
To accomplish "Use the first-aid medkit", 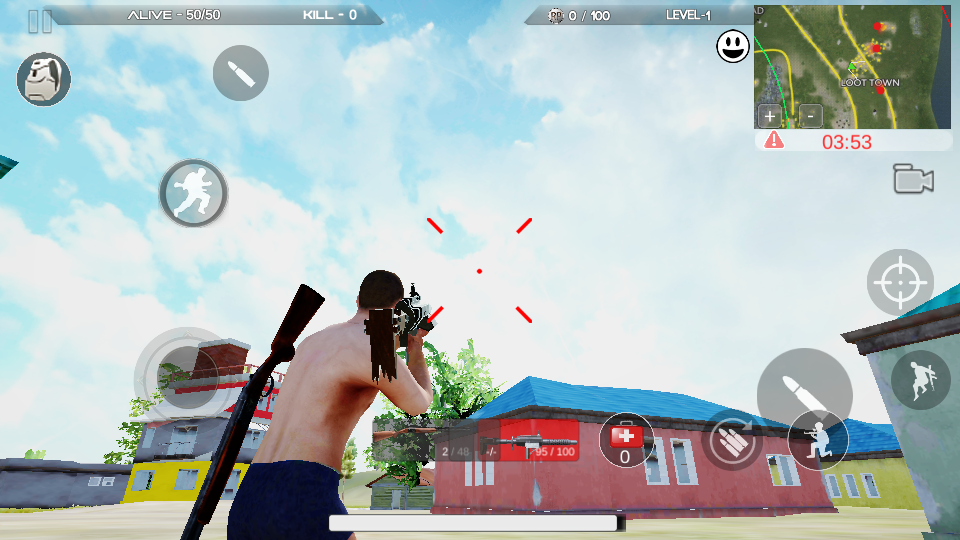I will coord(626,439).
